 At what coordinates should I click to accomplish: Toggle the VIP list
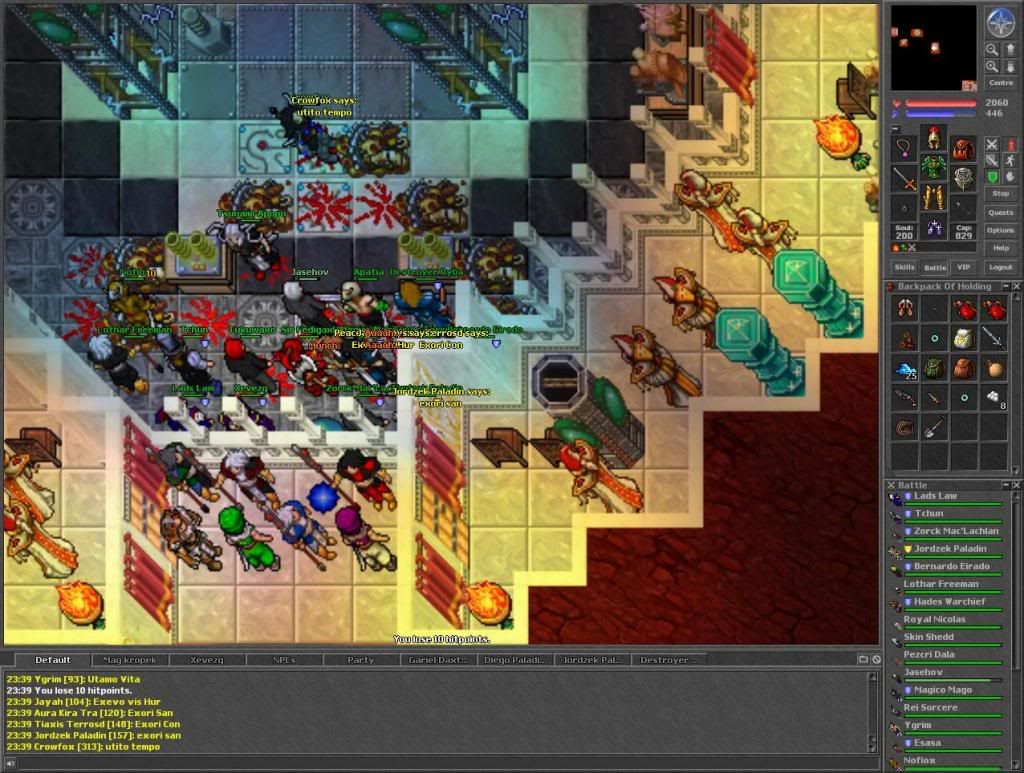point(963,267)
